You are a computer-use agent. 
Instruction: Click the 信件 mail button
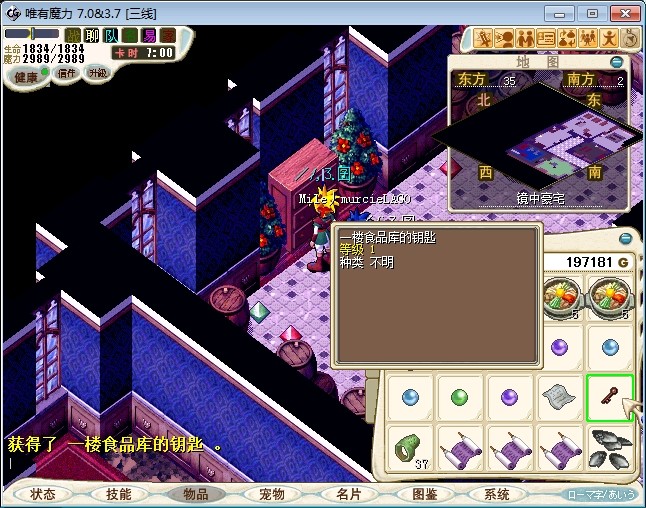pos(66,74)
